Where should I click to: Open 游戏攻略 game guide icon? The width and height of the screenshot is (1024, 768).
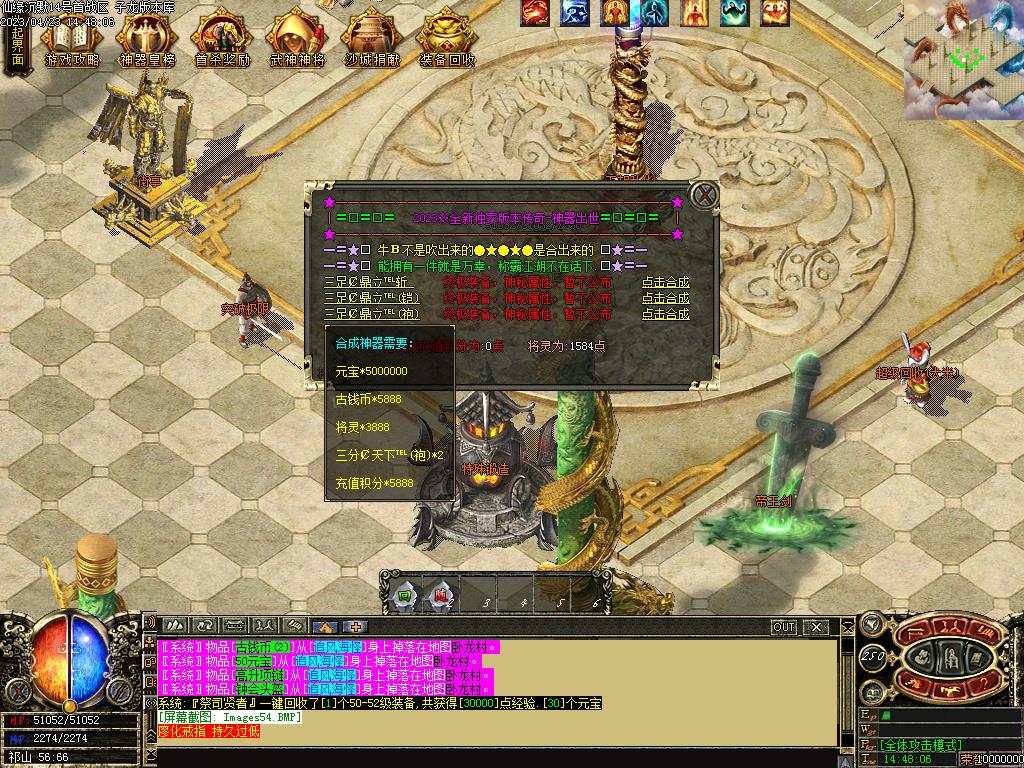pyautogui.click(x=71, y=40)
